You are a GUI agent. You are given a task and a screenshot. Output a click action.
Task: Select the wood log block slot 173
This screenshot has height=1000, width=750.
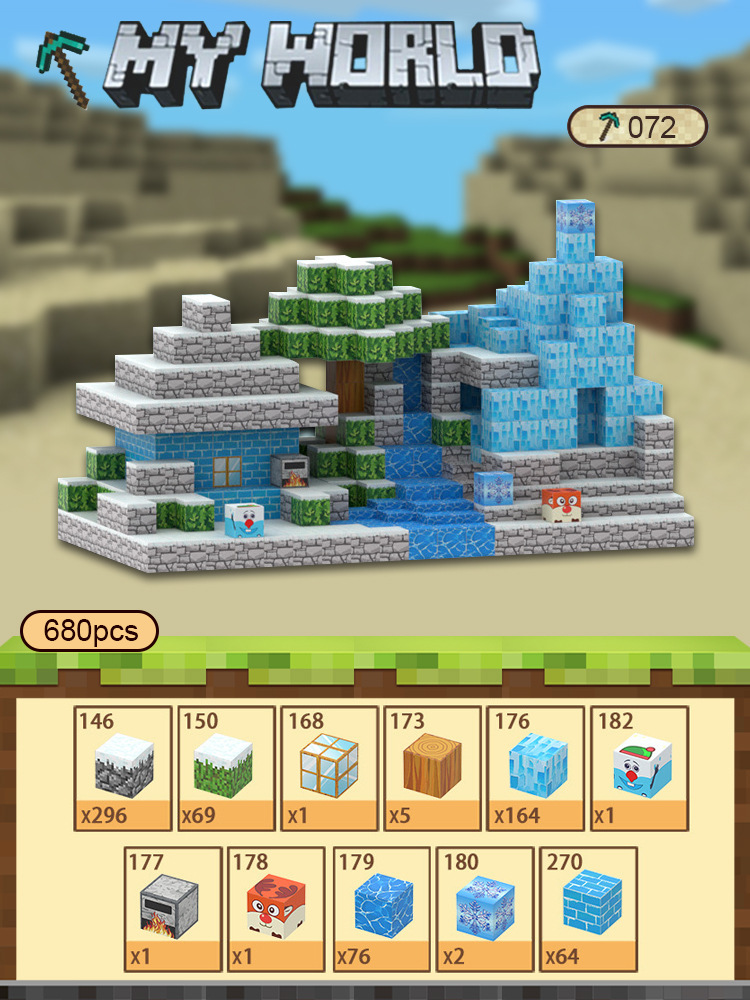click(x=432, y=768)
